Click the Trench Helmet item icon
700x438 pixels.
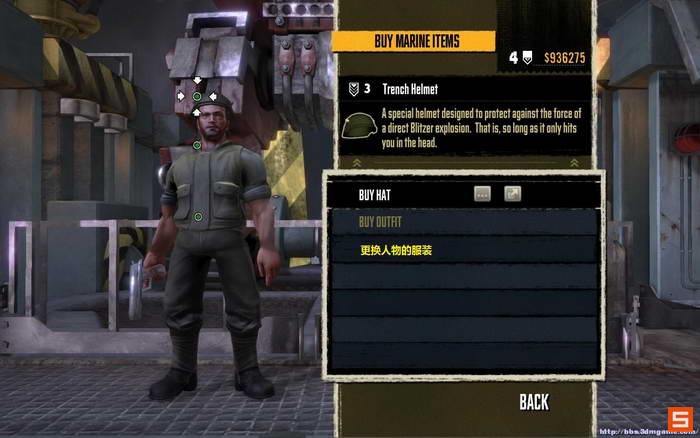[x=359, y=127]
